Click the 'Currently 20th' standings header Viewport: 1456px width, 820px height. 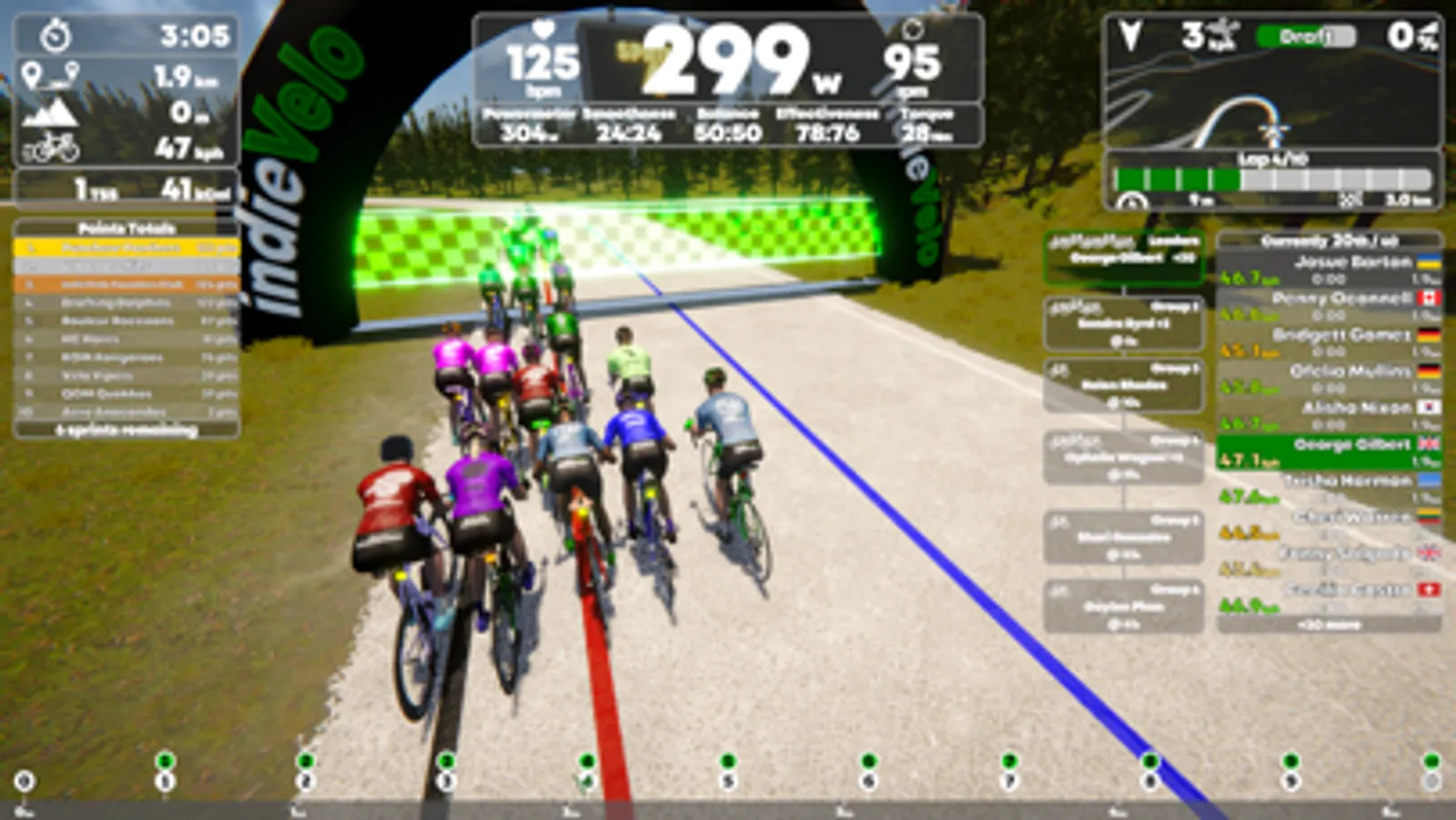click(1331, 241)
